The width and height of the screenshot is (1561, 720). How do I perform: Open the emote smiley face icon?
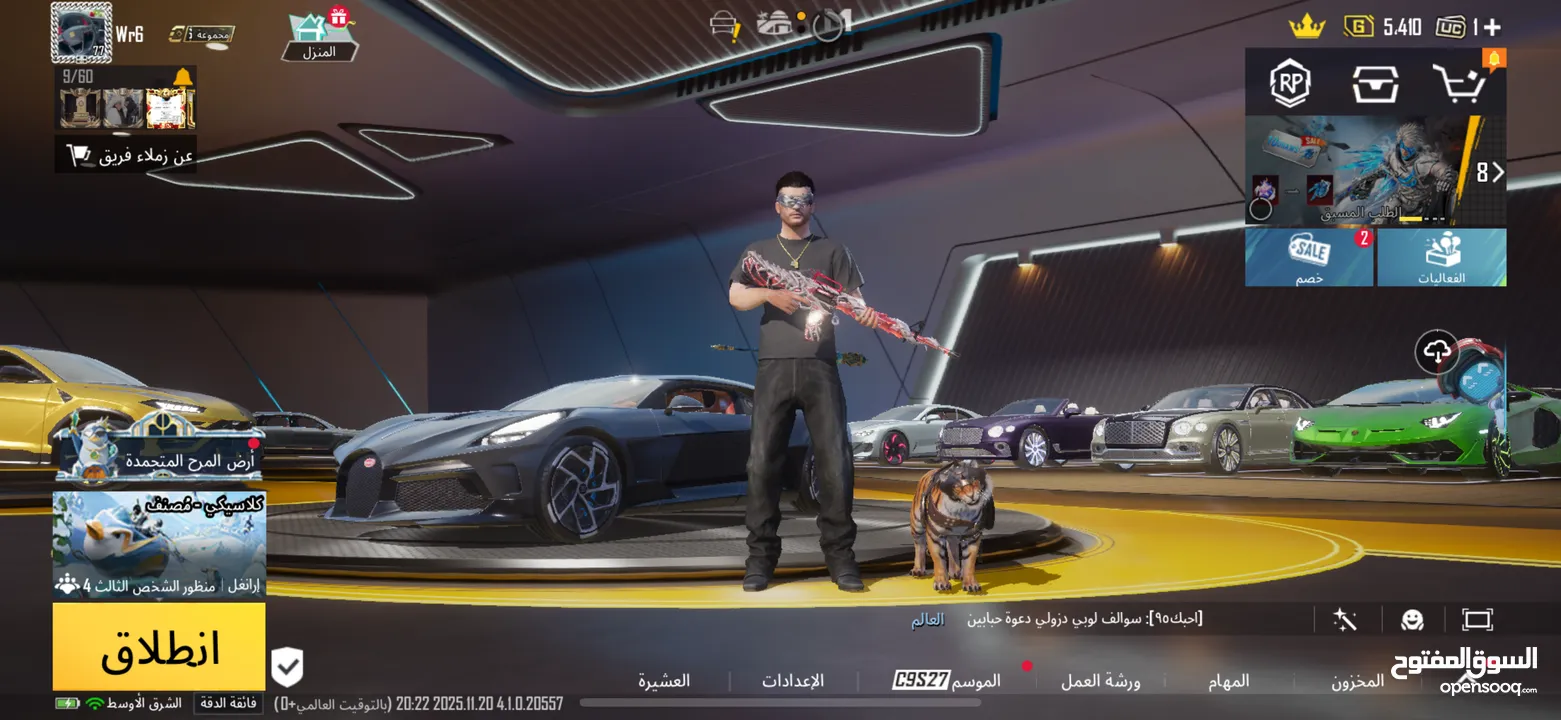[1411, 620]
